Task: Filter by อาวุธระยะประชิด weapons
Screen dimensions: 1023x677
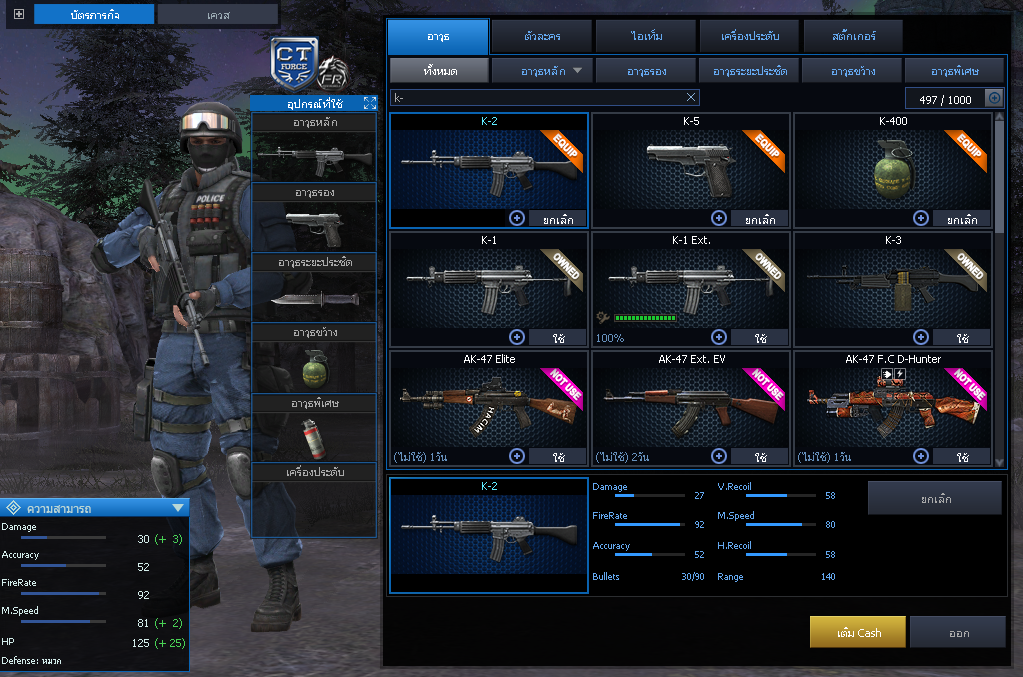Action: (x=749, y=71)
